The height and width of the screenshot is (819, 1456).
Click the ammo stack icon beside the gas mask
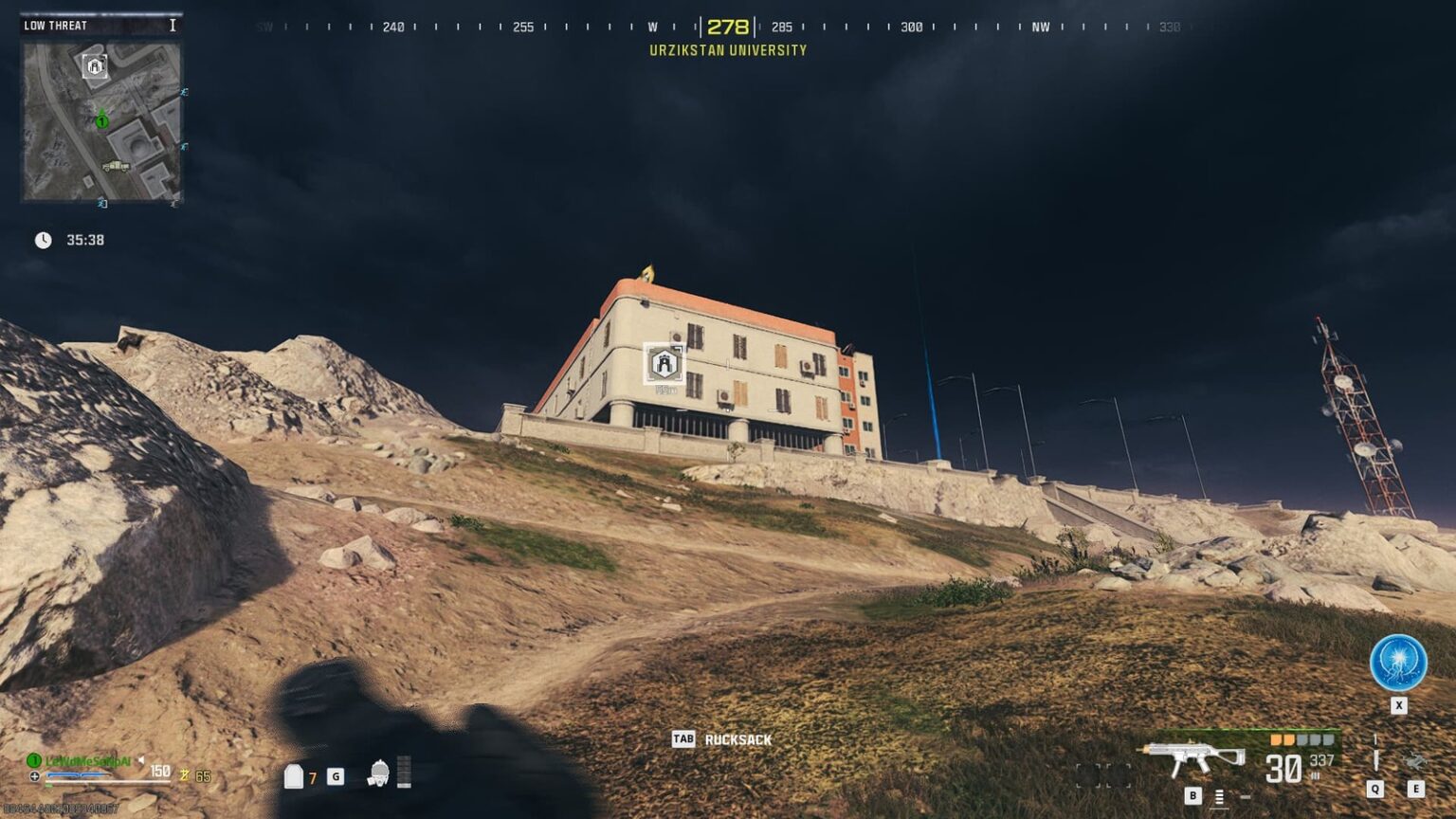tap(404, 773)
